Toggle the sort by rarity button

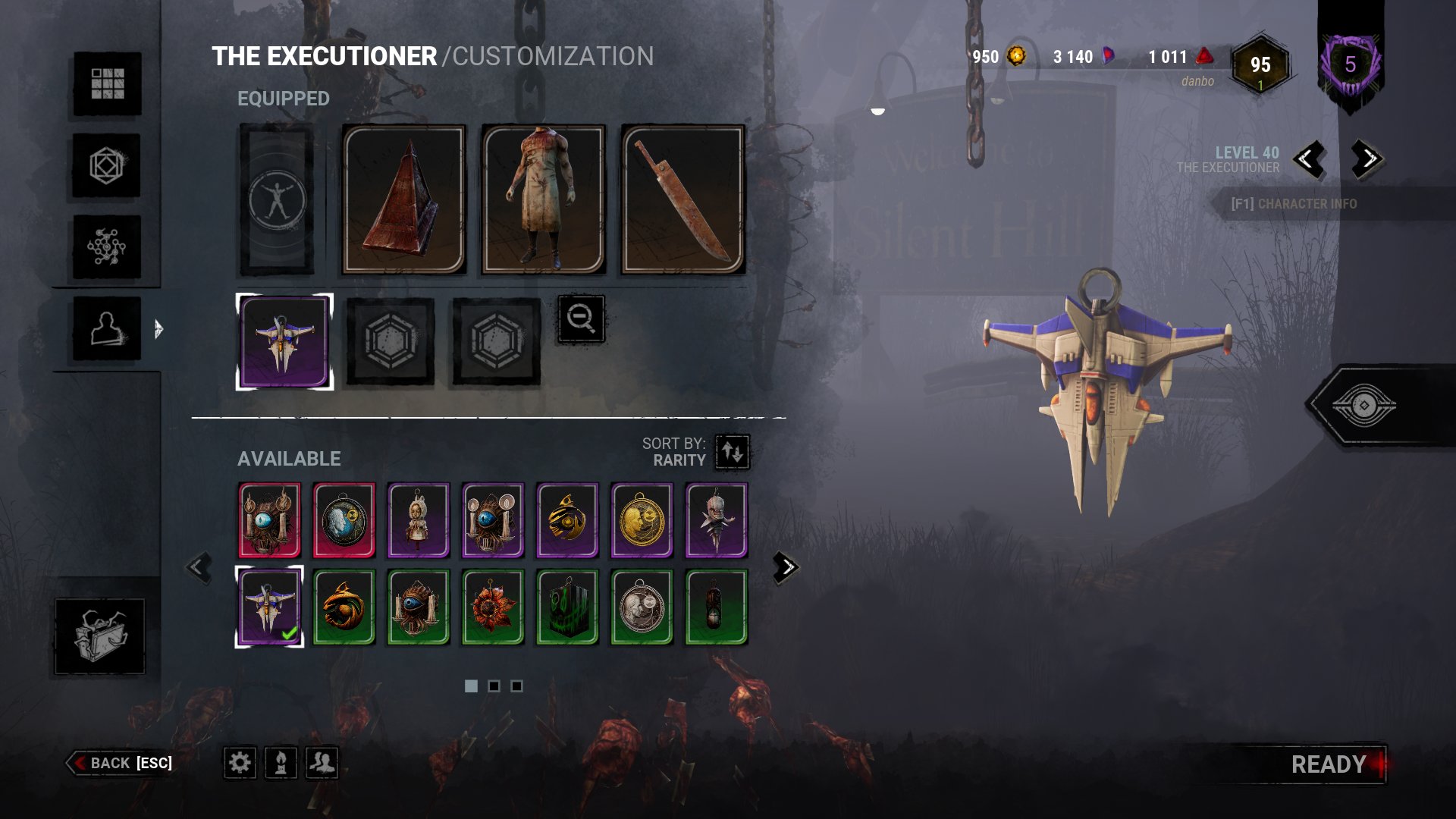(733, 452)
